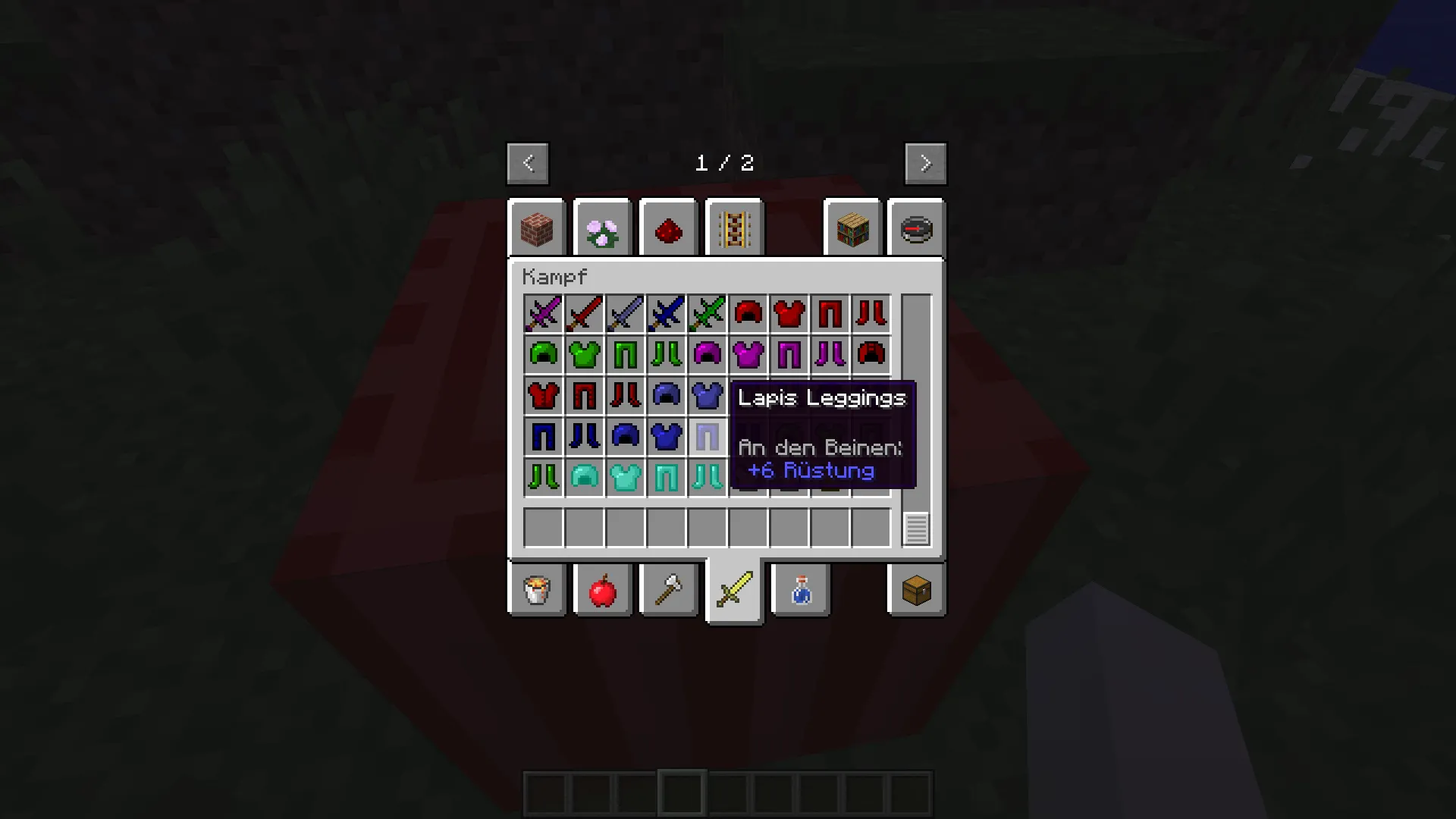Pick the magenta chestplate
This screenshot has height=819, width=1456.
[748, 355]
